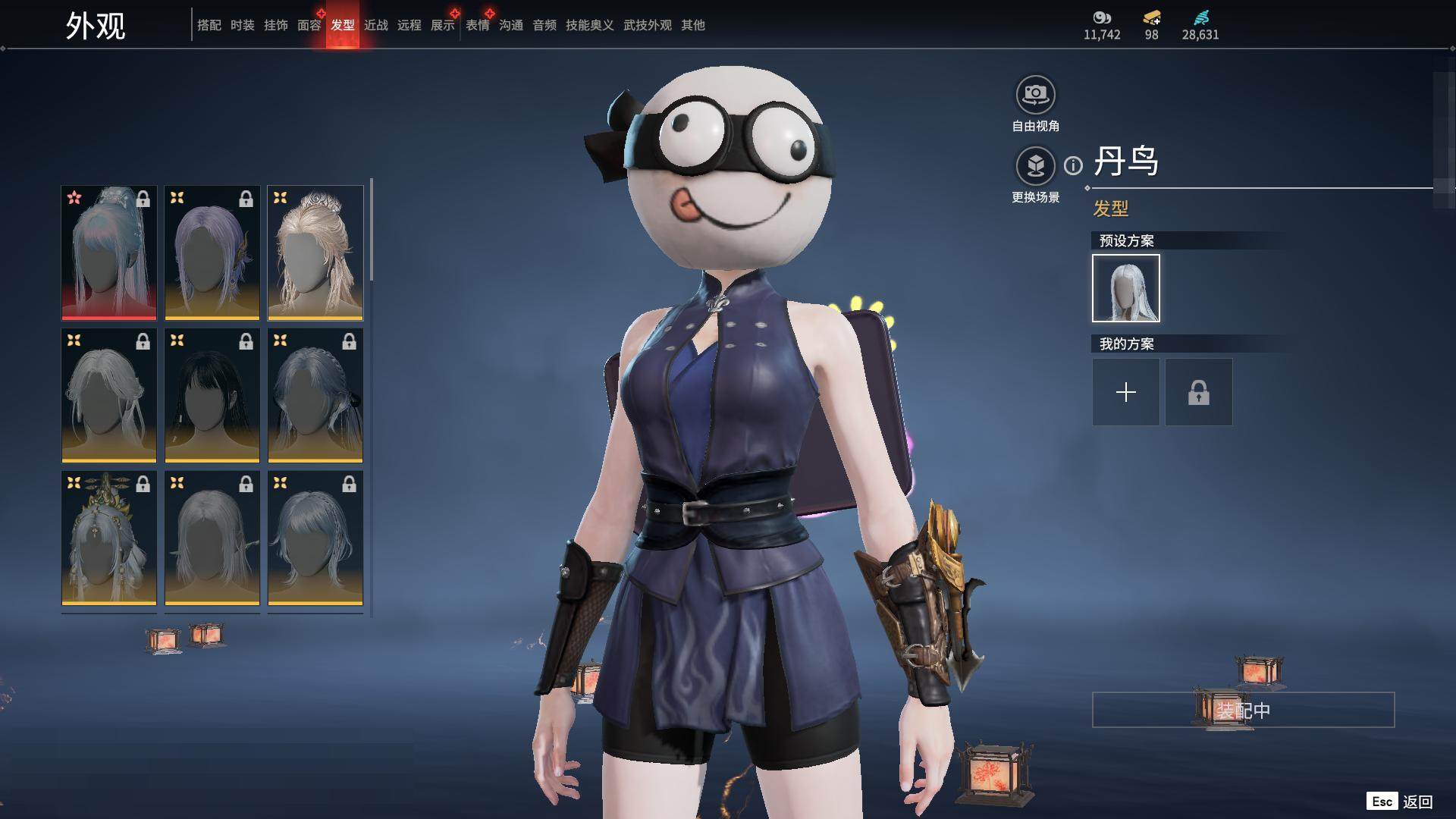The width and height of the screenshot is (1456, 819).
Task: Click the 更换场景 scene button
Action: pos(1035,166)
